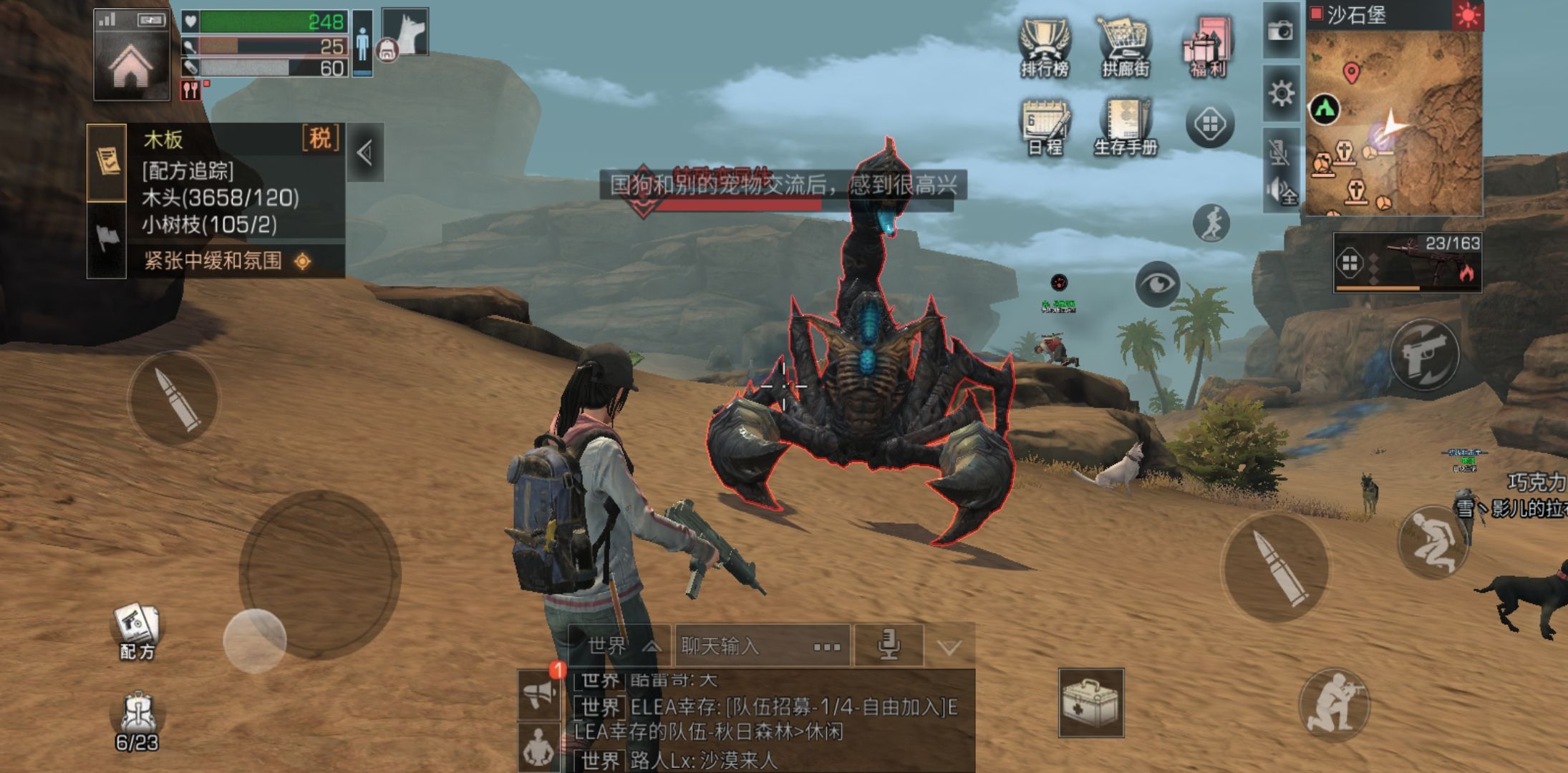Return home with the house icon

point(131,66)
